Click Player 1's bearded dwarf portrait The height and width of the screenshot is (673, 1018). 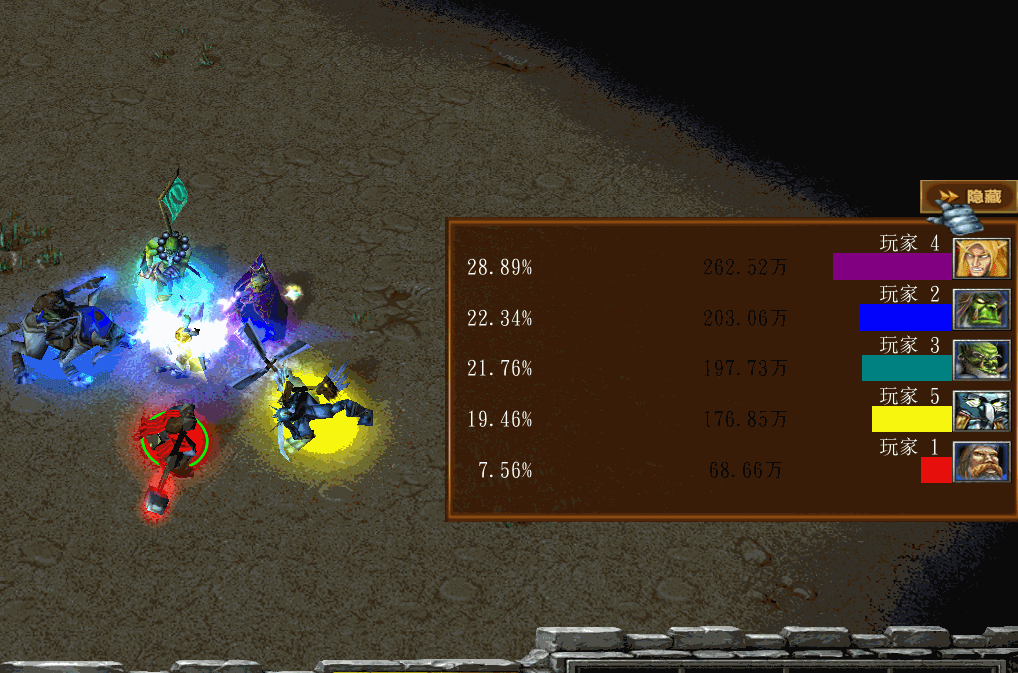point(982,462)
